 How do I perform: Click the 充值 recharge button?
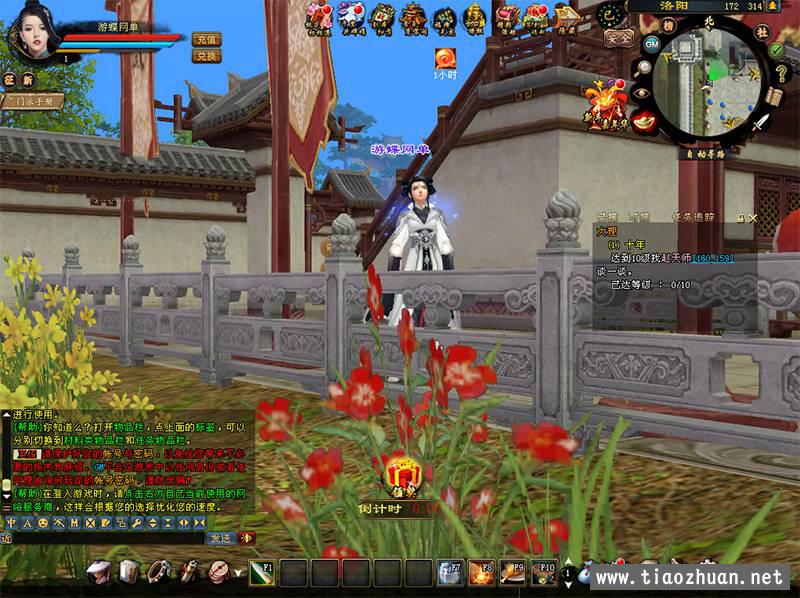[206, 39]
